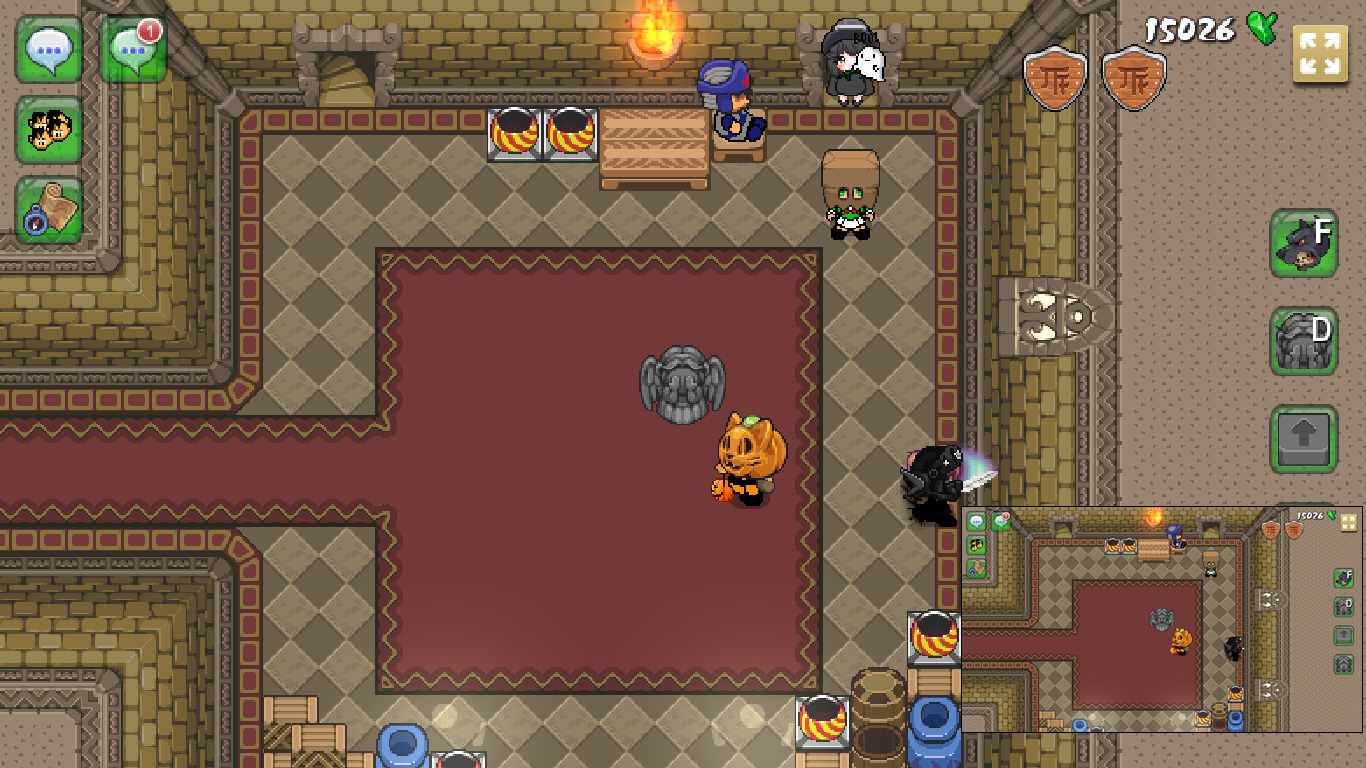Open the map scroll and compass icon

click(48, 210)
